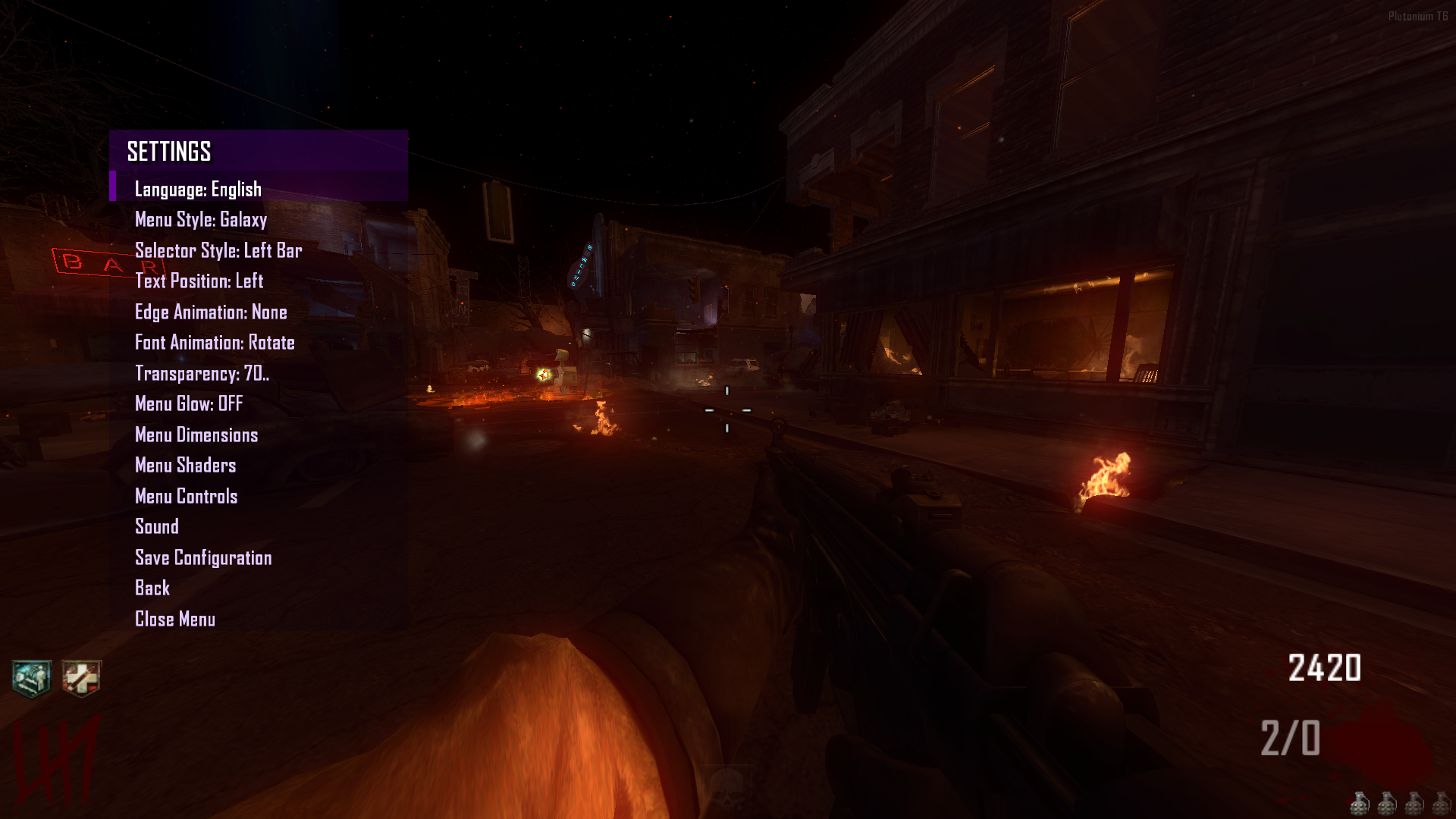Image resolution: width=1456 pixels, height=819 pixels.
Task: Toggle Edge Animation setting
Action: coord(210,312)
